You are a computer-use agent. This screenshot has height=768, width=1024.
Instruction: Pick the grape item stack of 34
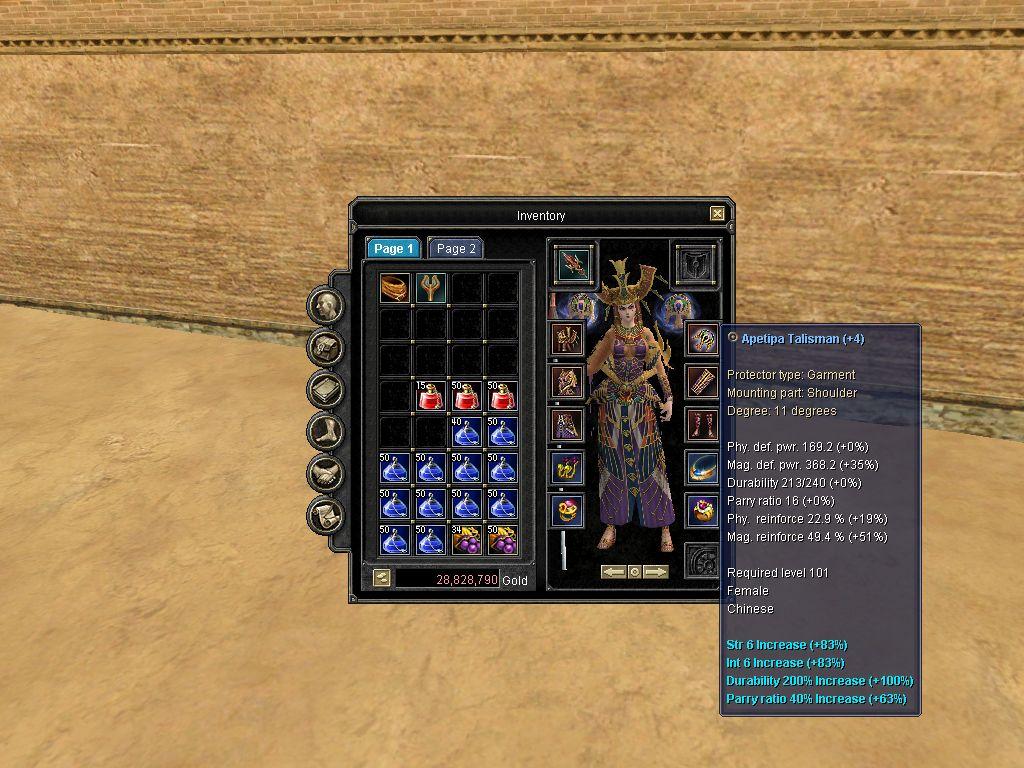click(466, 540)
